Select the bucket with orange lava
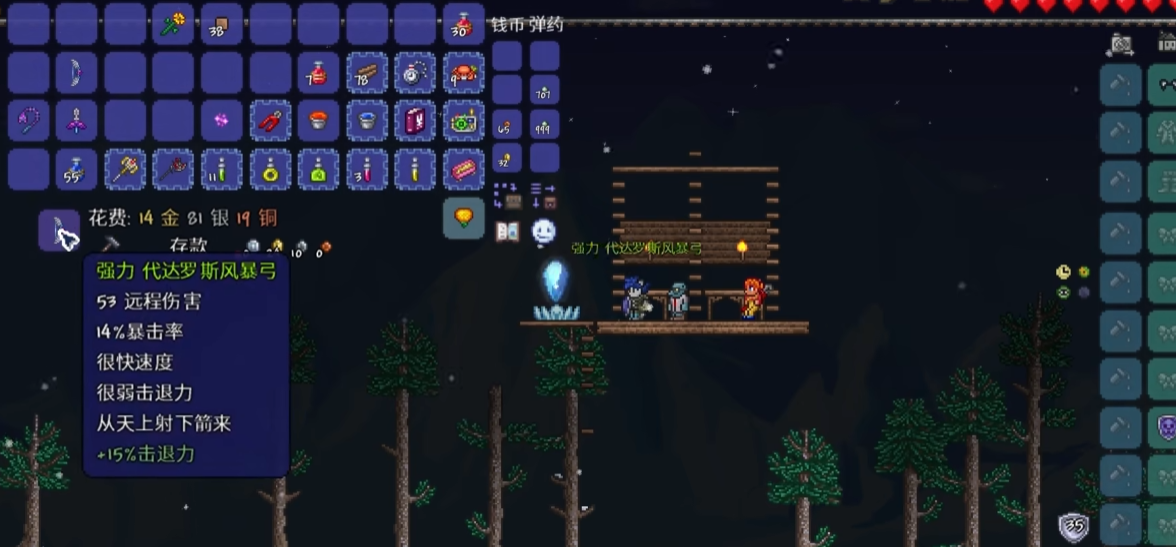Screen dimensions: 1176x547 (318, 121)
